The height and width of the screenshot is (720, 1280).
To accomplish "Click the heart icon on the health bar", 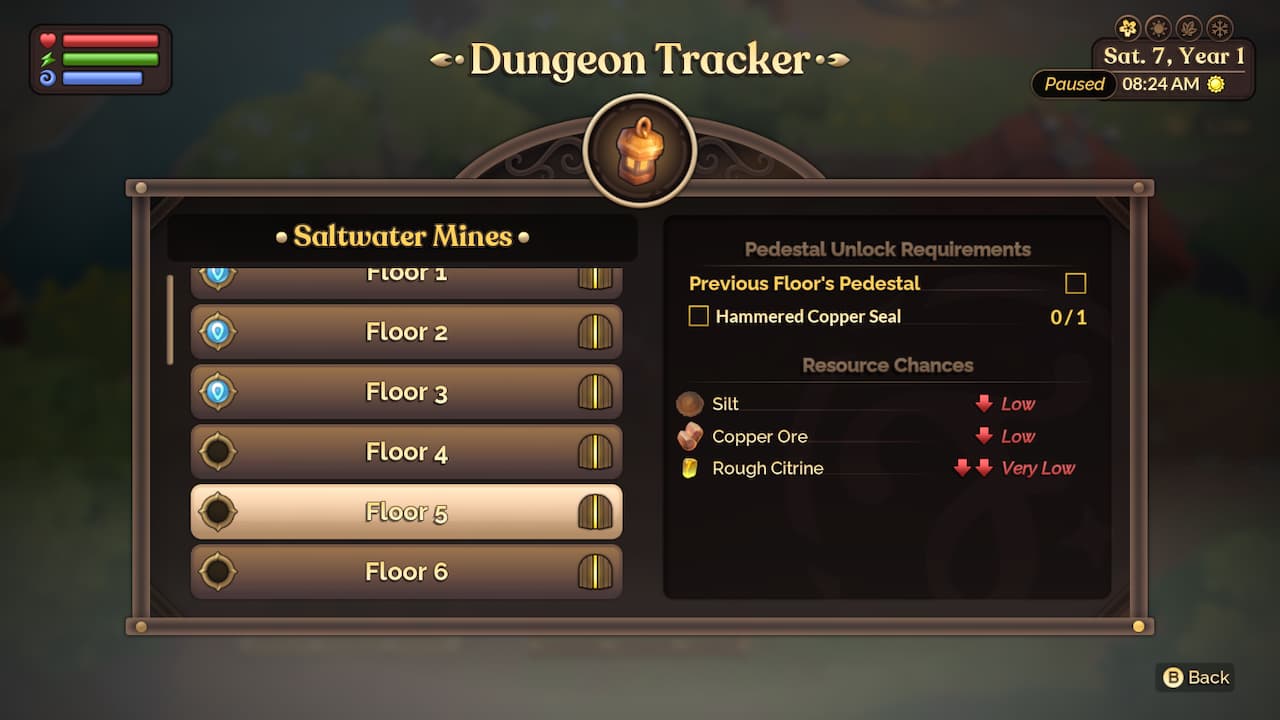I will [48, 41].
